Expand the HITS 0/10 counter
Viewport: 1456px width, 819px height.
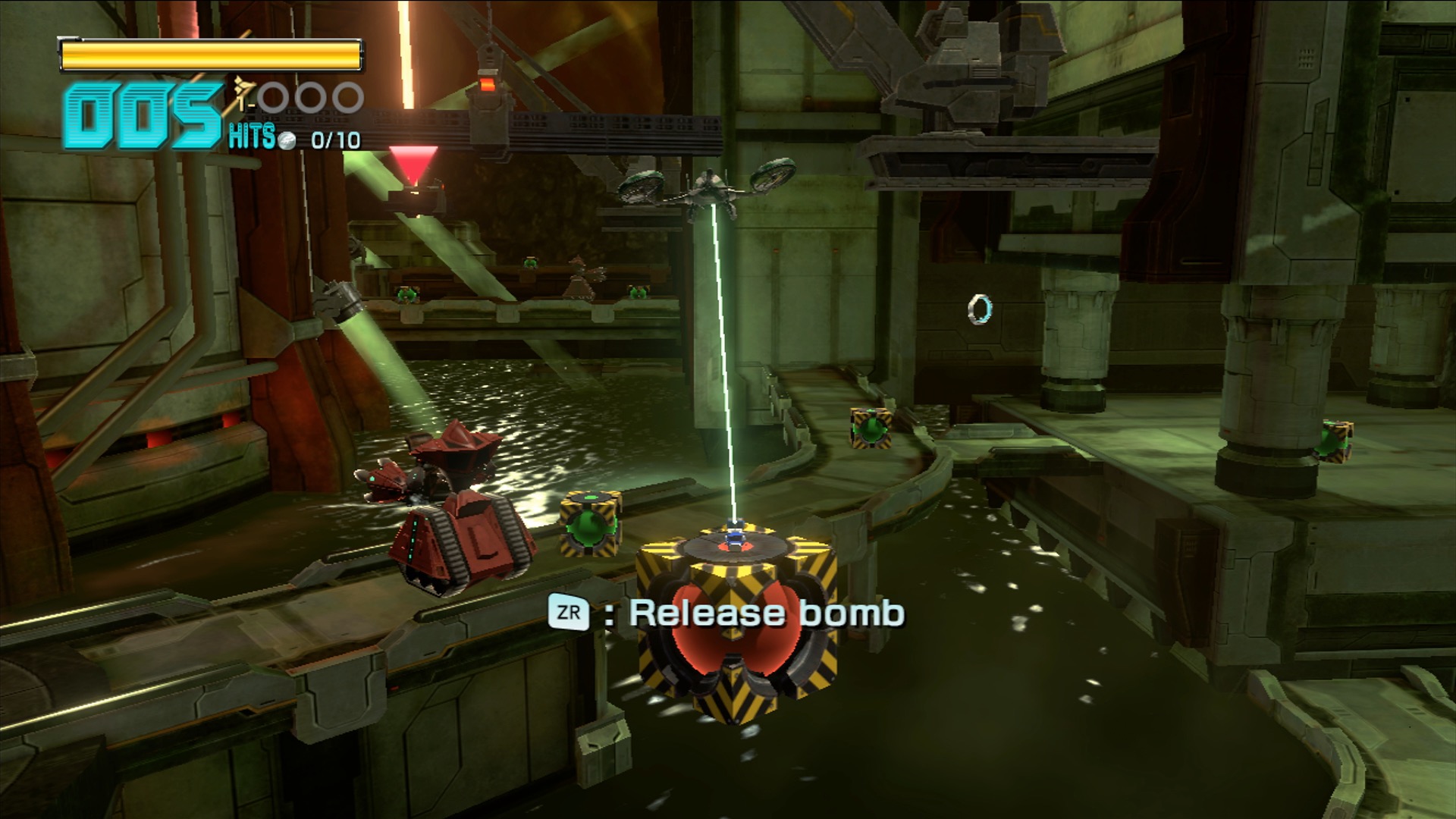[x=334, y=141]
